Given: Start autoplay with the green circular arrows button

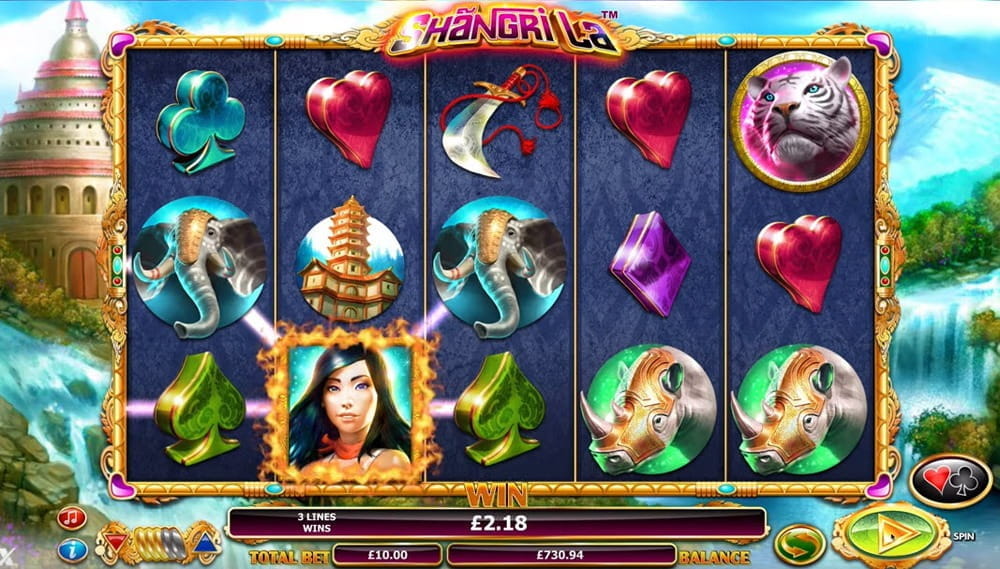Looking at the screenshot, I should [800, 544].
